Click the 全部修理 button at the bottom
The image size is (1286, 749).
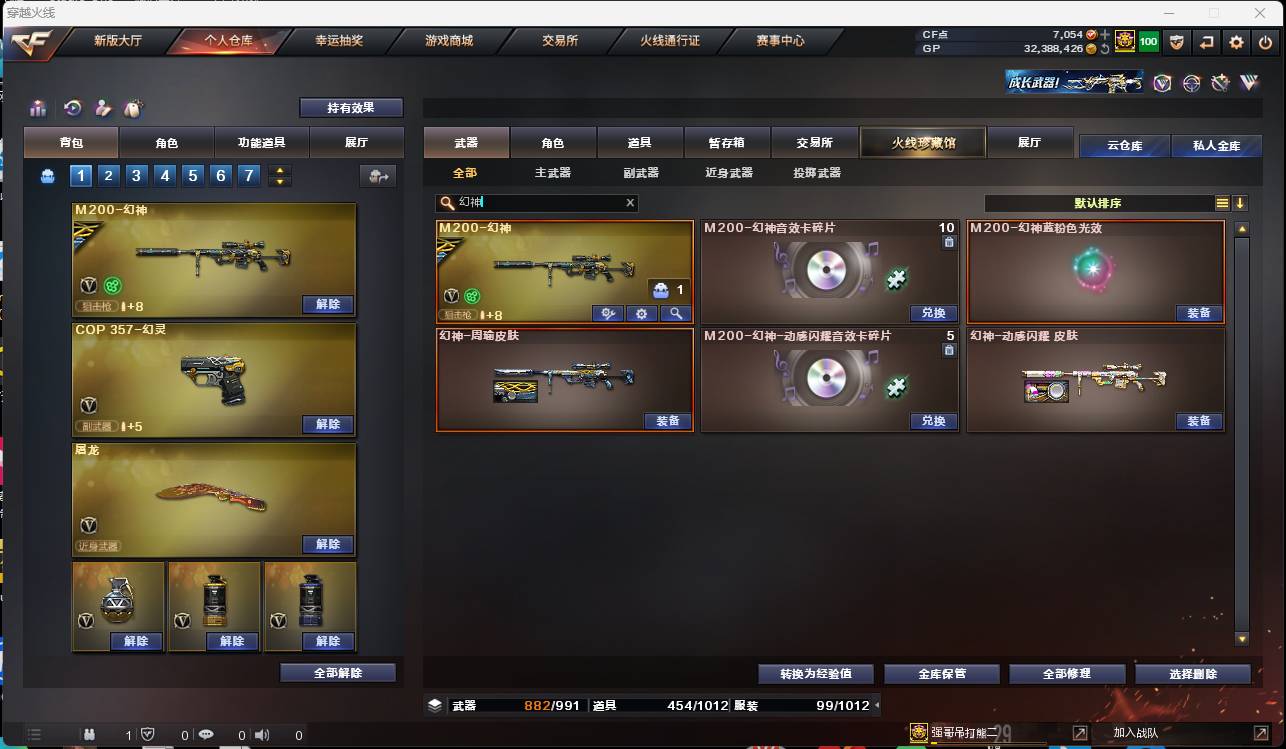[x=1066, y=673]
